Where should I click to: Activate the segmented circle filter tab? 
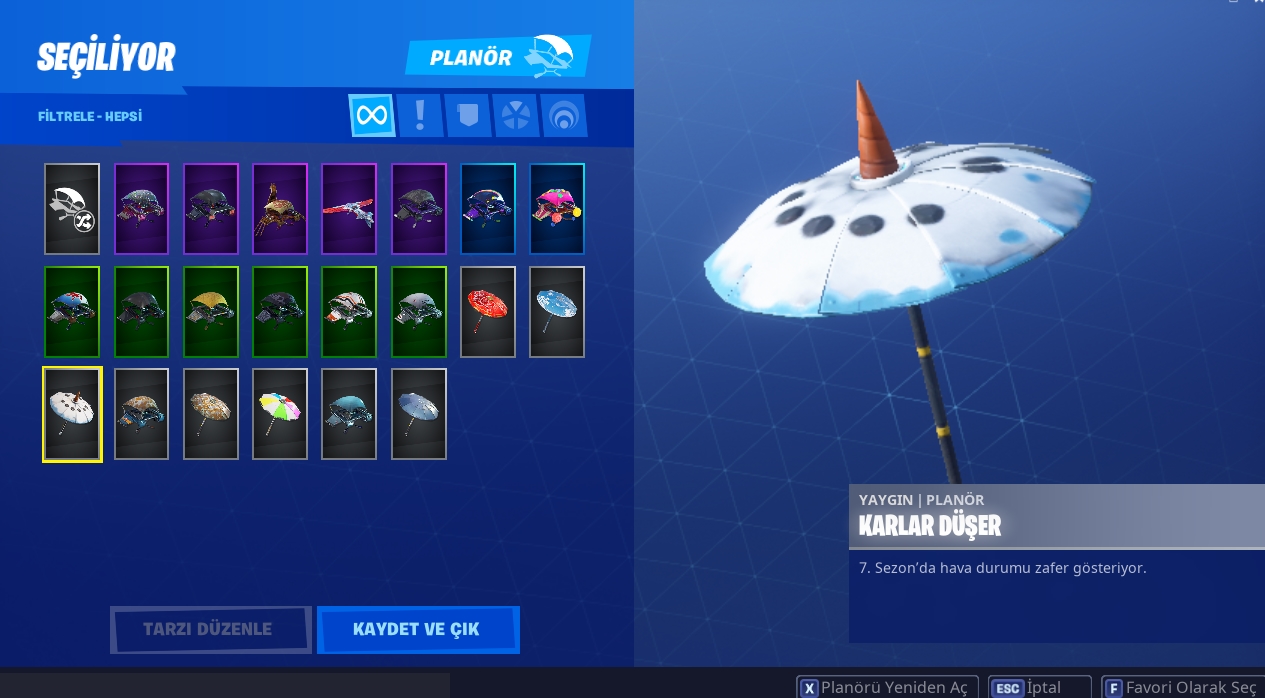click(516, 116)
